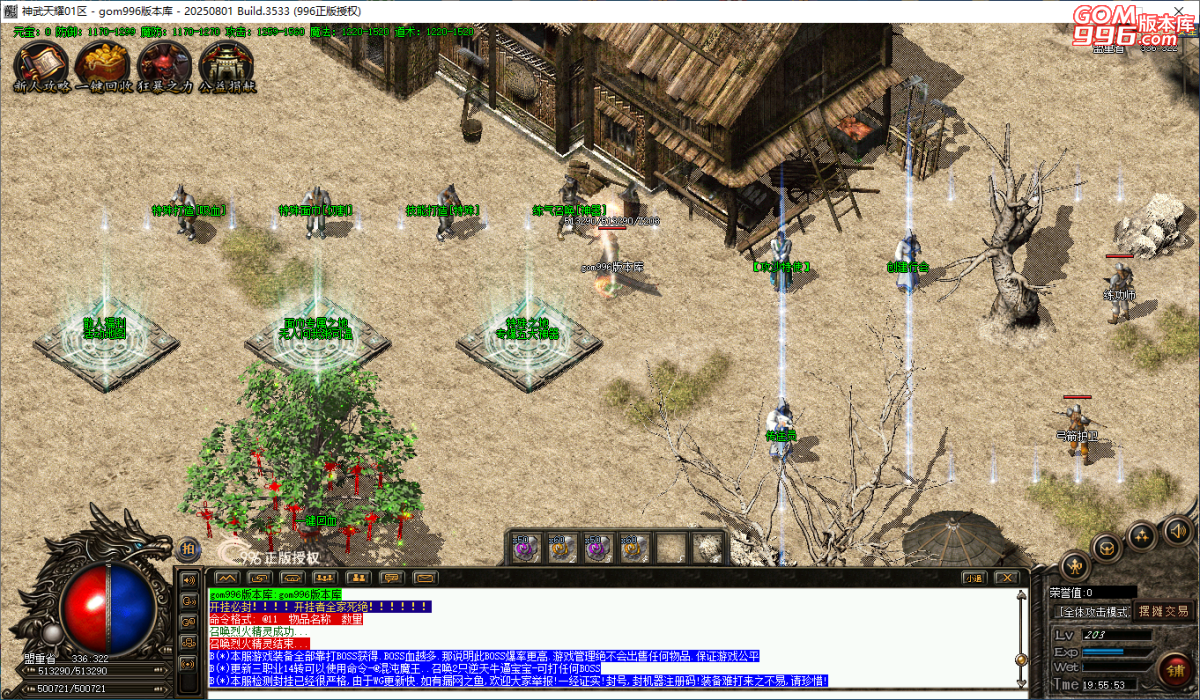Open the red 铺 shop button
Screen dimensions: 1200x700
click(x=1175, y=668)
